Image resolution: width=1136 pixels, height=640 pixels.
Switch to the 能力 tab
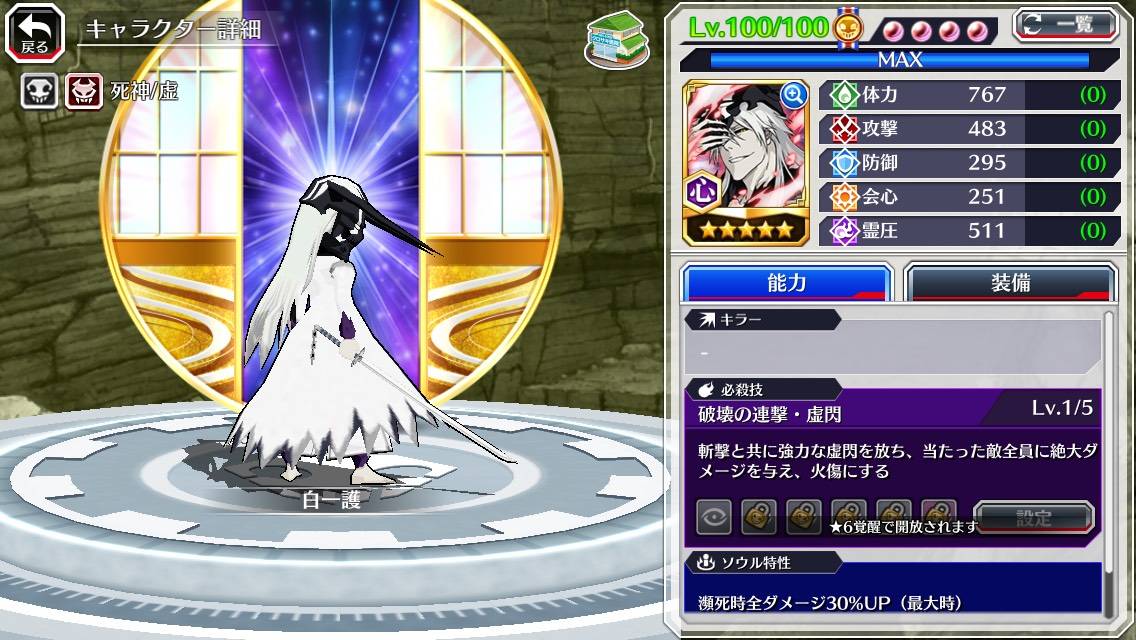pos(786,283)
